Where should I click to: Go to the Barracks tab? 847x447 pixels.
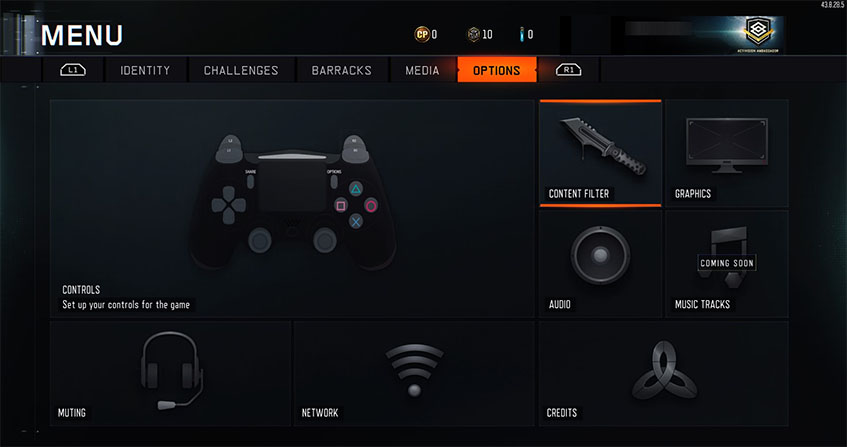tap(341, 70)
